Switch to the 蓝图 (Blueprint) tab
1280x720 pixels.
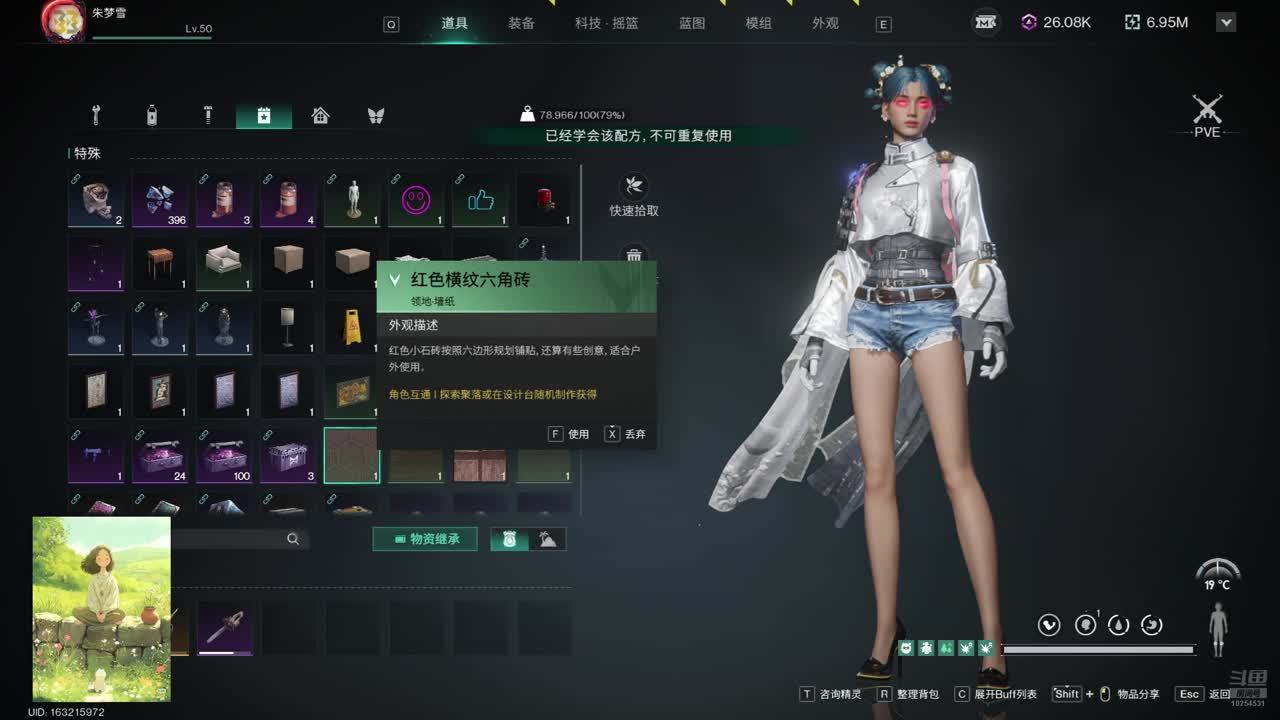tap(692, 23)
